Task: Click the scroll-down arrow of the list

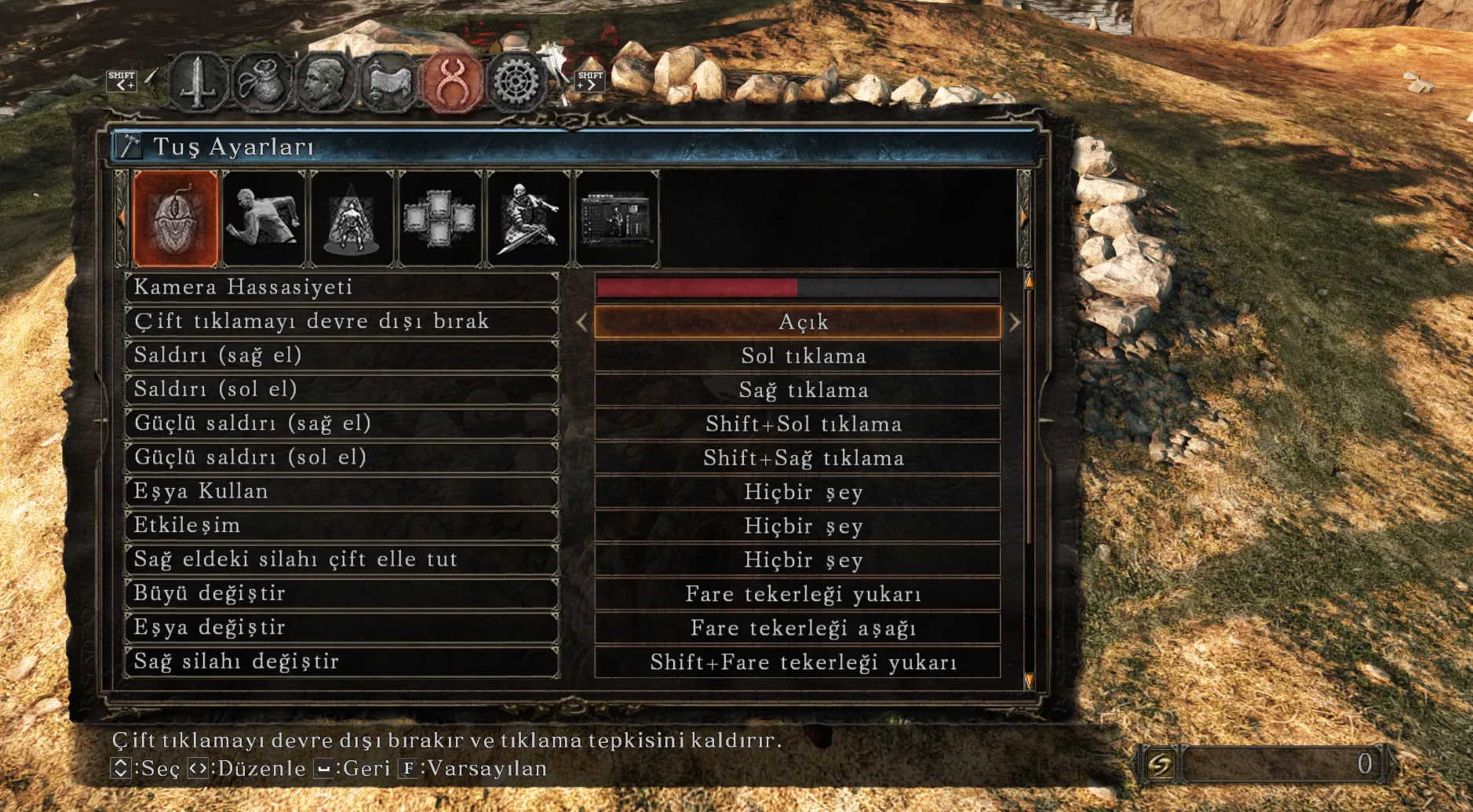Action: click(1029, 680)
